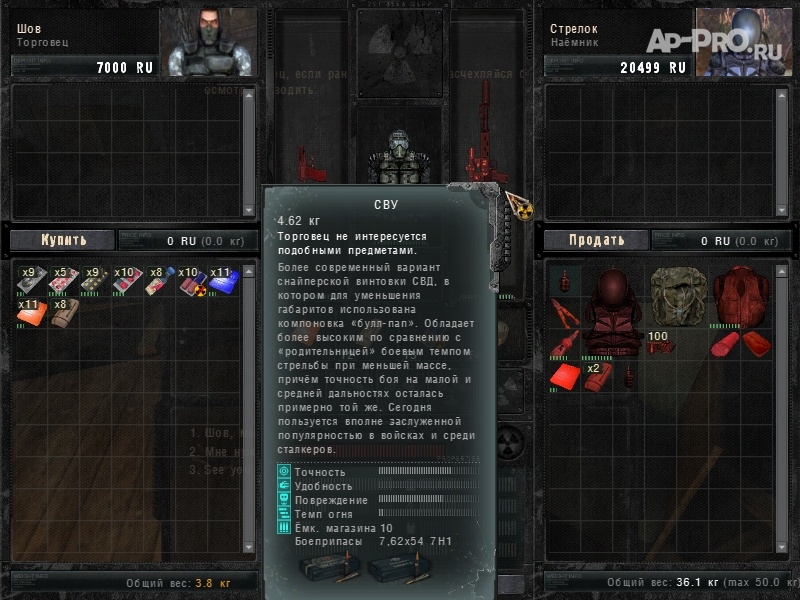This screenshot has width=800, height=600.
Task: Click the Продать (Sell) button
Action: pos(597,240)
